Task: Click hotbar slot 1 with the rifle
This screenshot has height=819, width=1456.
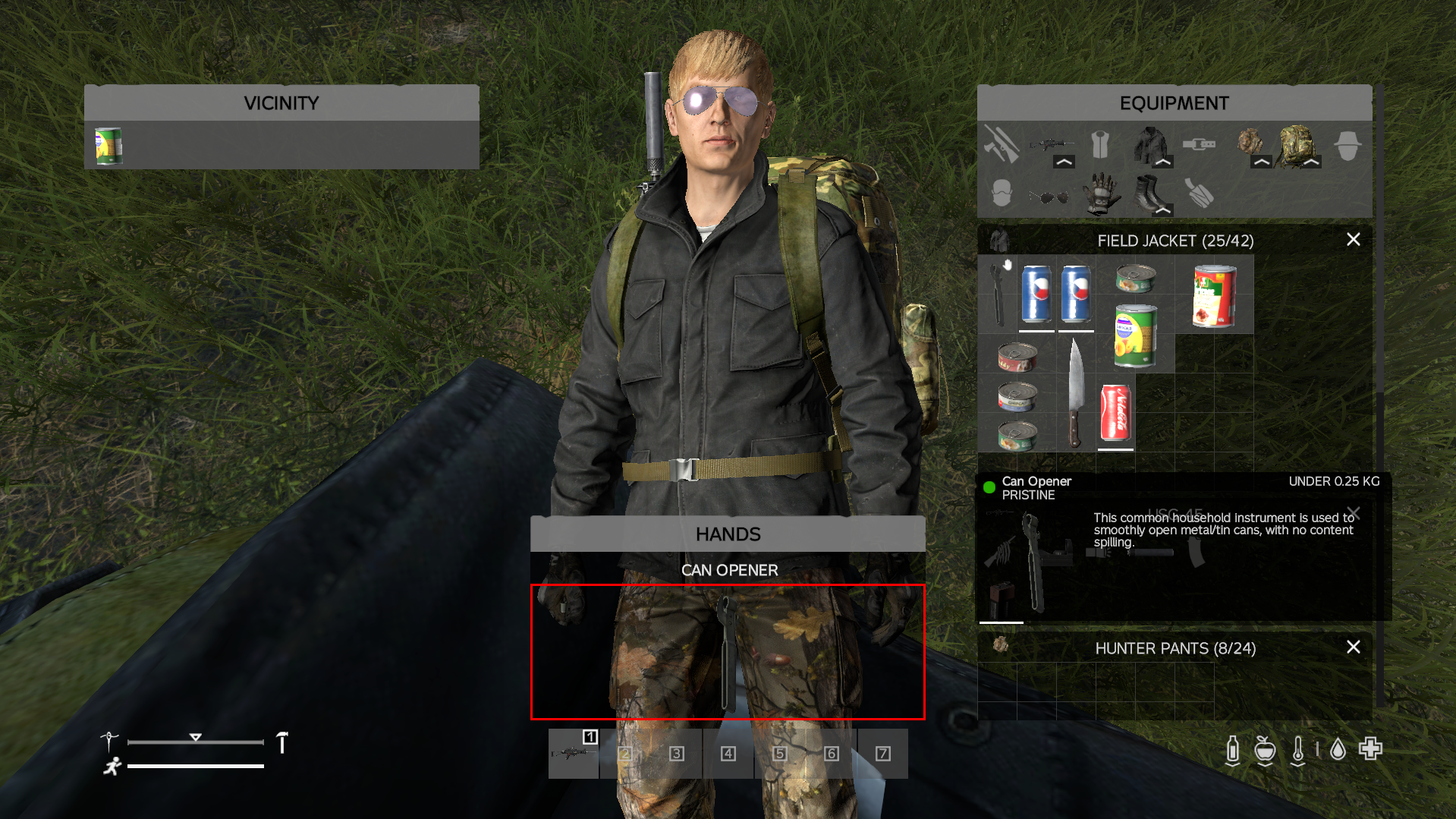Action: (x=574, y=753)
